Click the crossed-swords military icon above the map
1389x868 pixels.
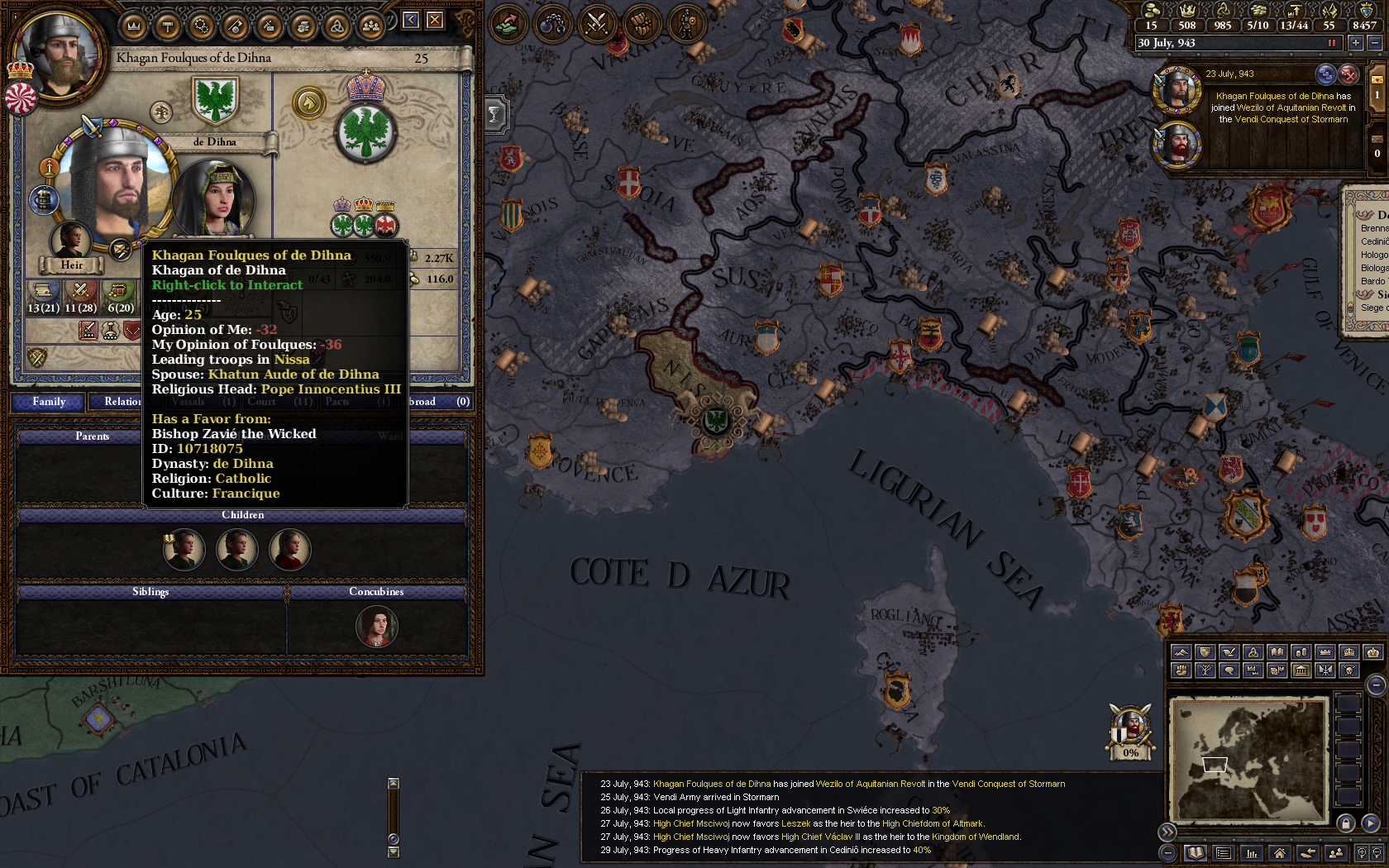(x=596, y=22)
